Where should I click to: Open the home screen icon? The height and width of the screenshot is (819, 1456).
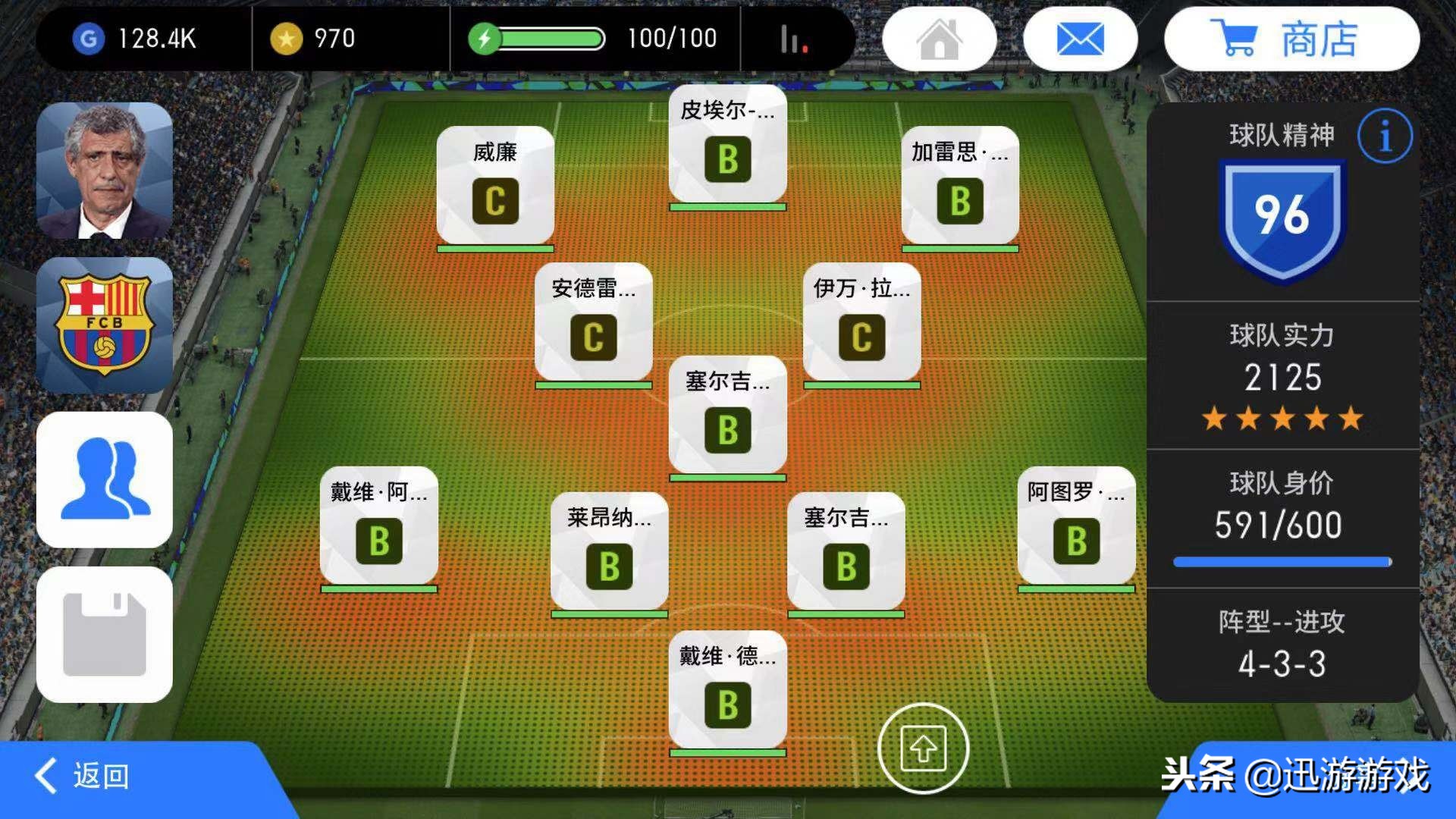(940, 38)
